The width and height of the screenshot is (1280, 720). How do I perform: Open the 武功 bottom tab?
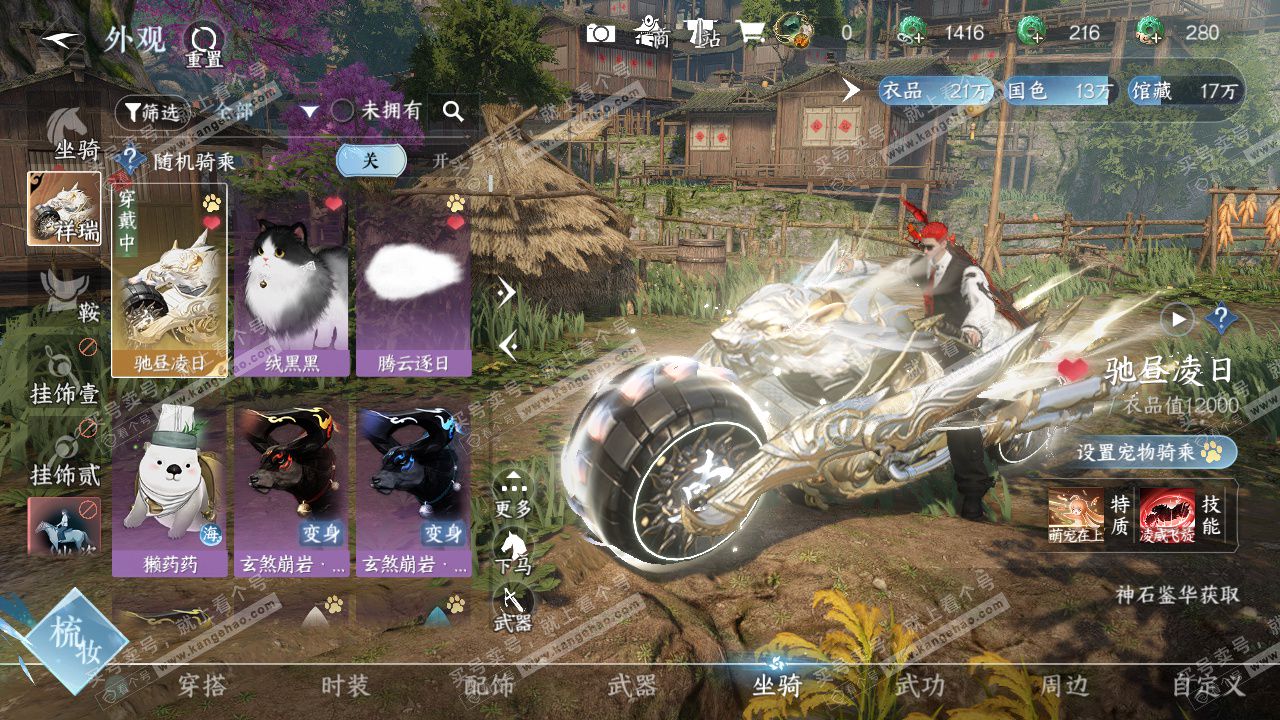(x=919, y=686)
